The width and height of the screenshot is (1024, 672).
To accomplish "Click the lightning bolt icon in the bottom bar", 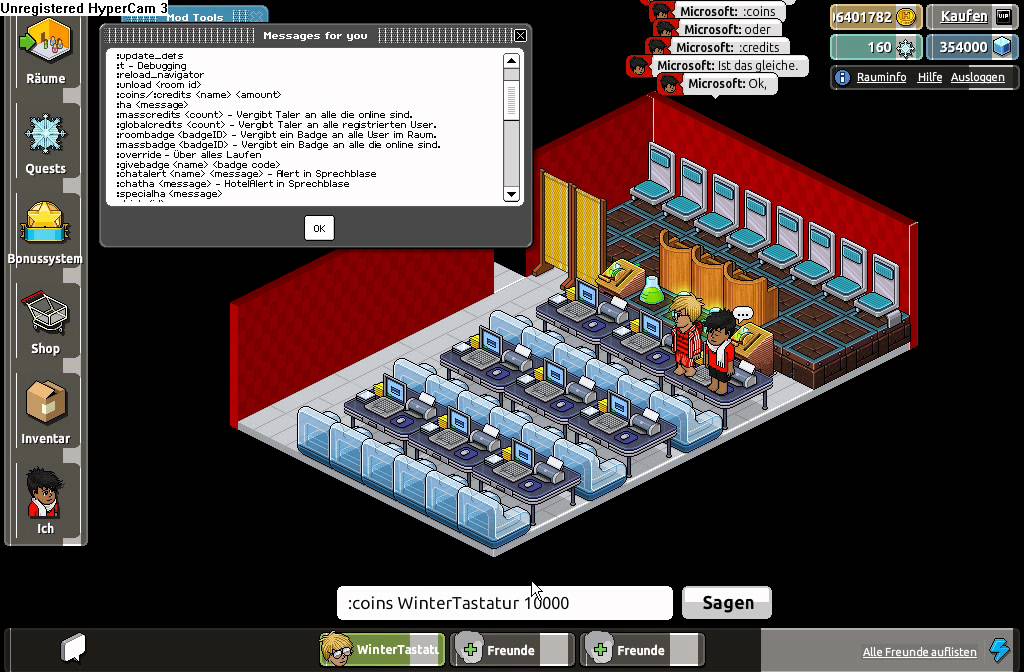I will click(999, 650).
